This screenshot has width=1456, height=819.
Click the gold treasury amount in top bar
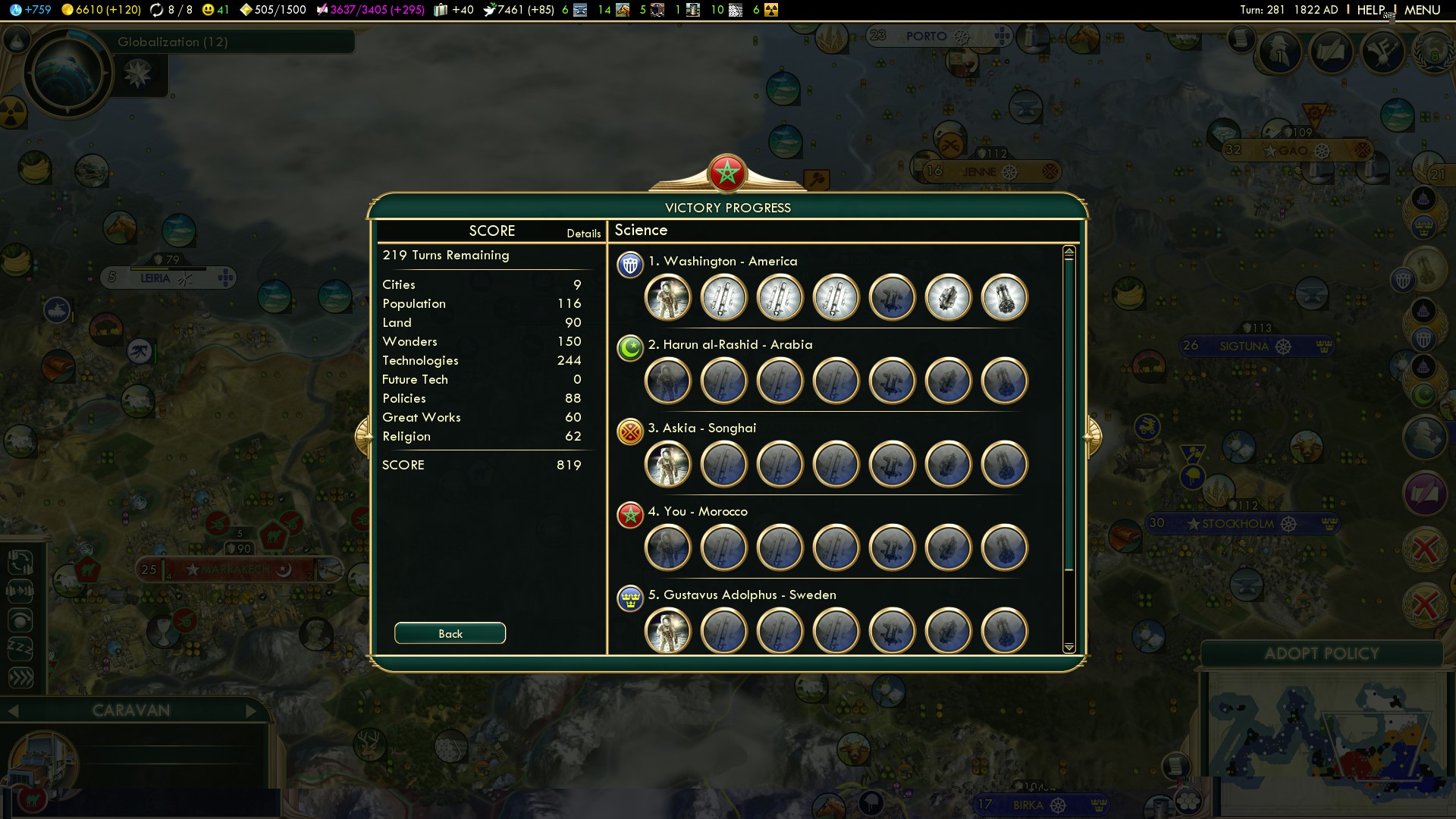coord(102,10)
